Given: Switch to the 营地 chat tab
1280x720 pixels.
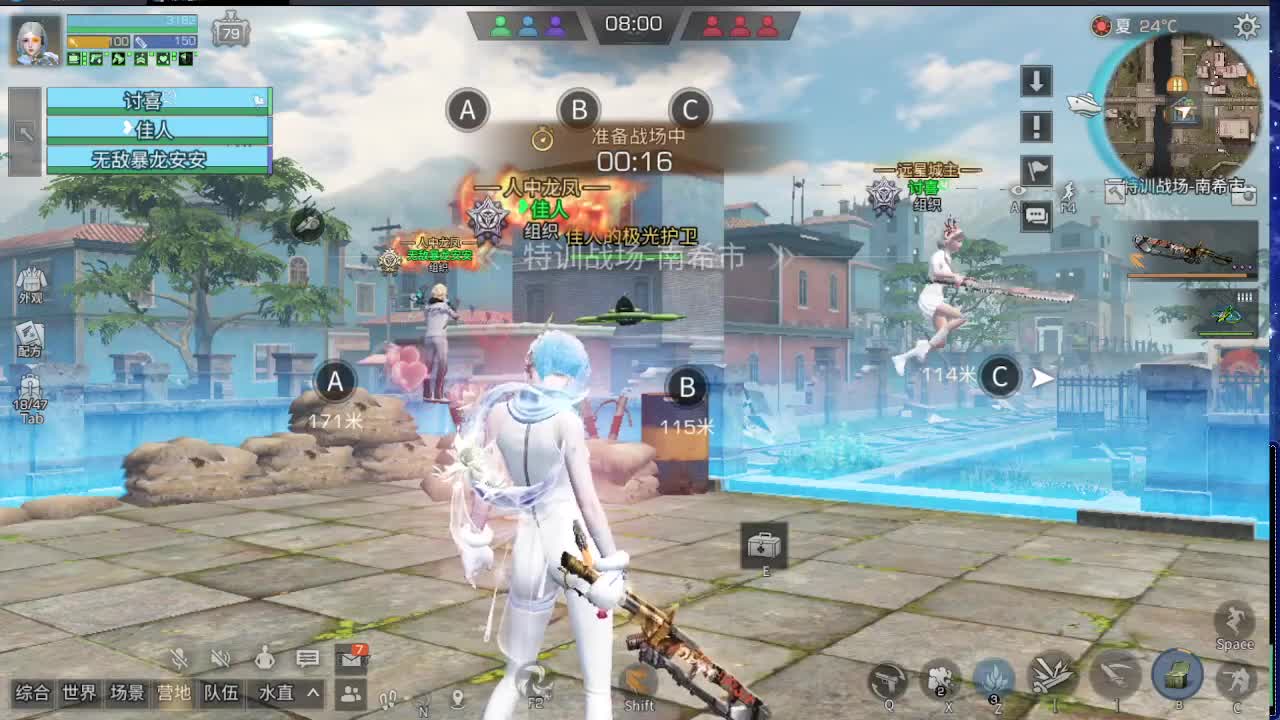Looking at the screenshot, I should click(172, 691).
